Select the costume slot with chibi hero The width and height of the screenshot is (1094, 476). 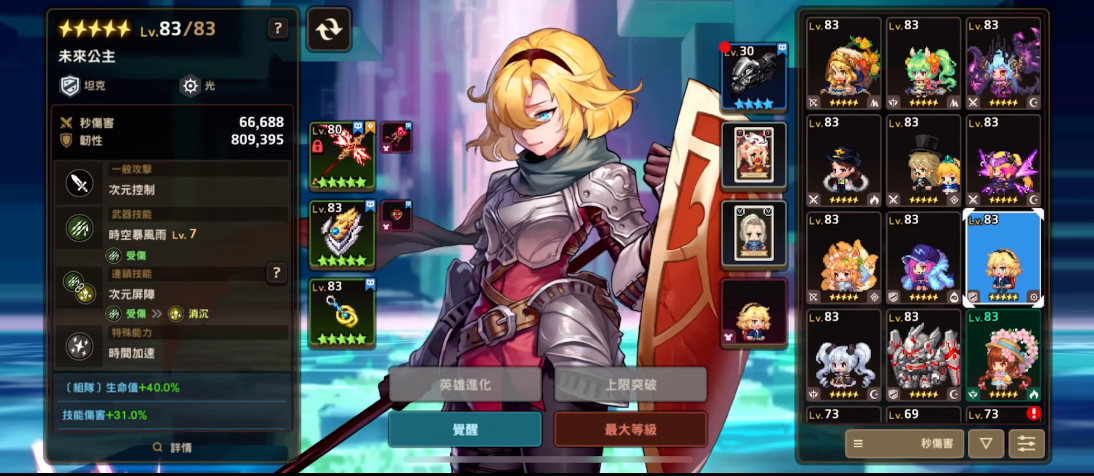(754, 313)
